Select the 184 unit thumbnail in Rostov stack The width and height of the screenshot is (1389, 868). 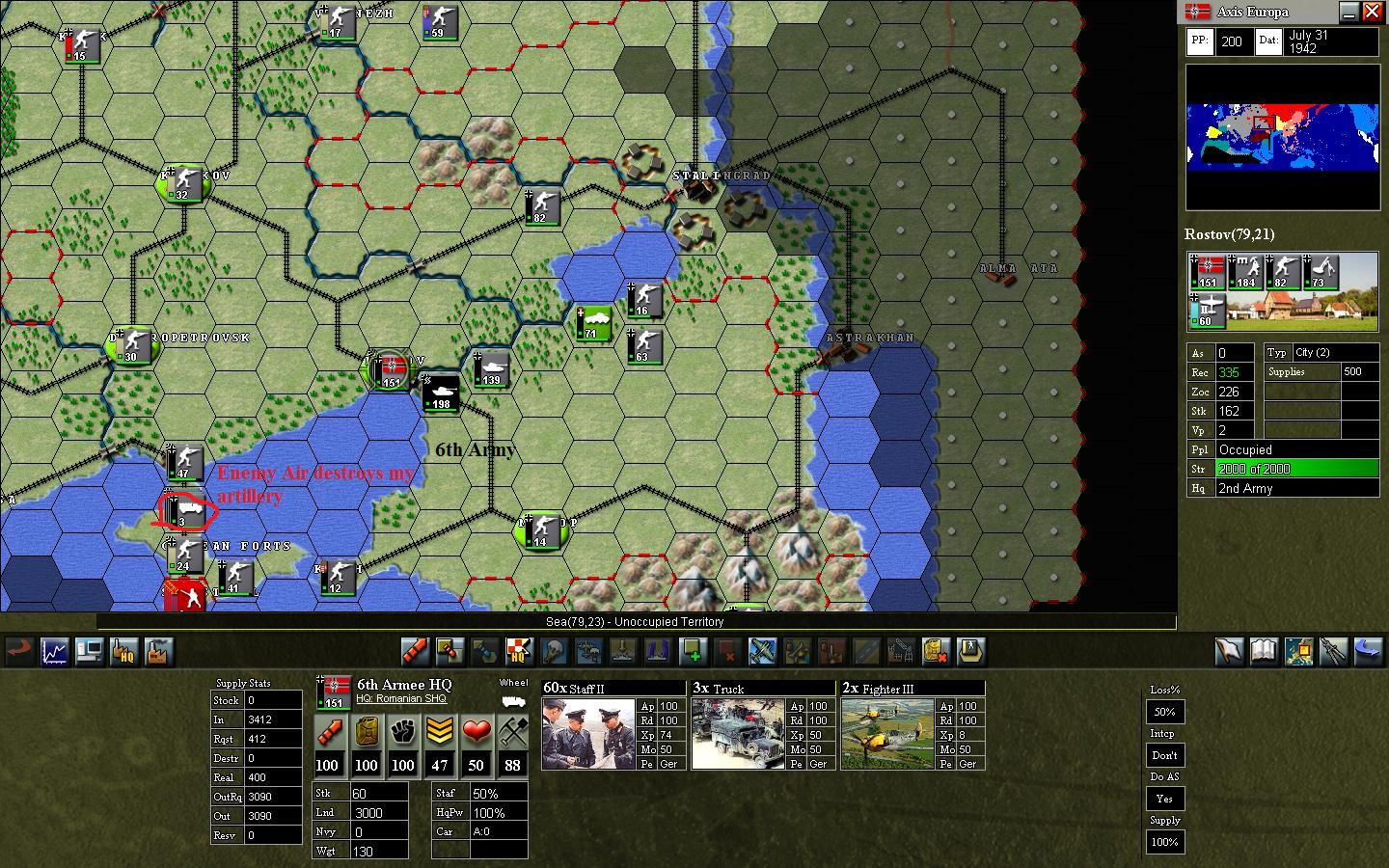(x=1246, y=273)
